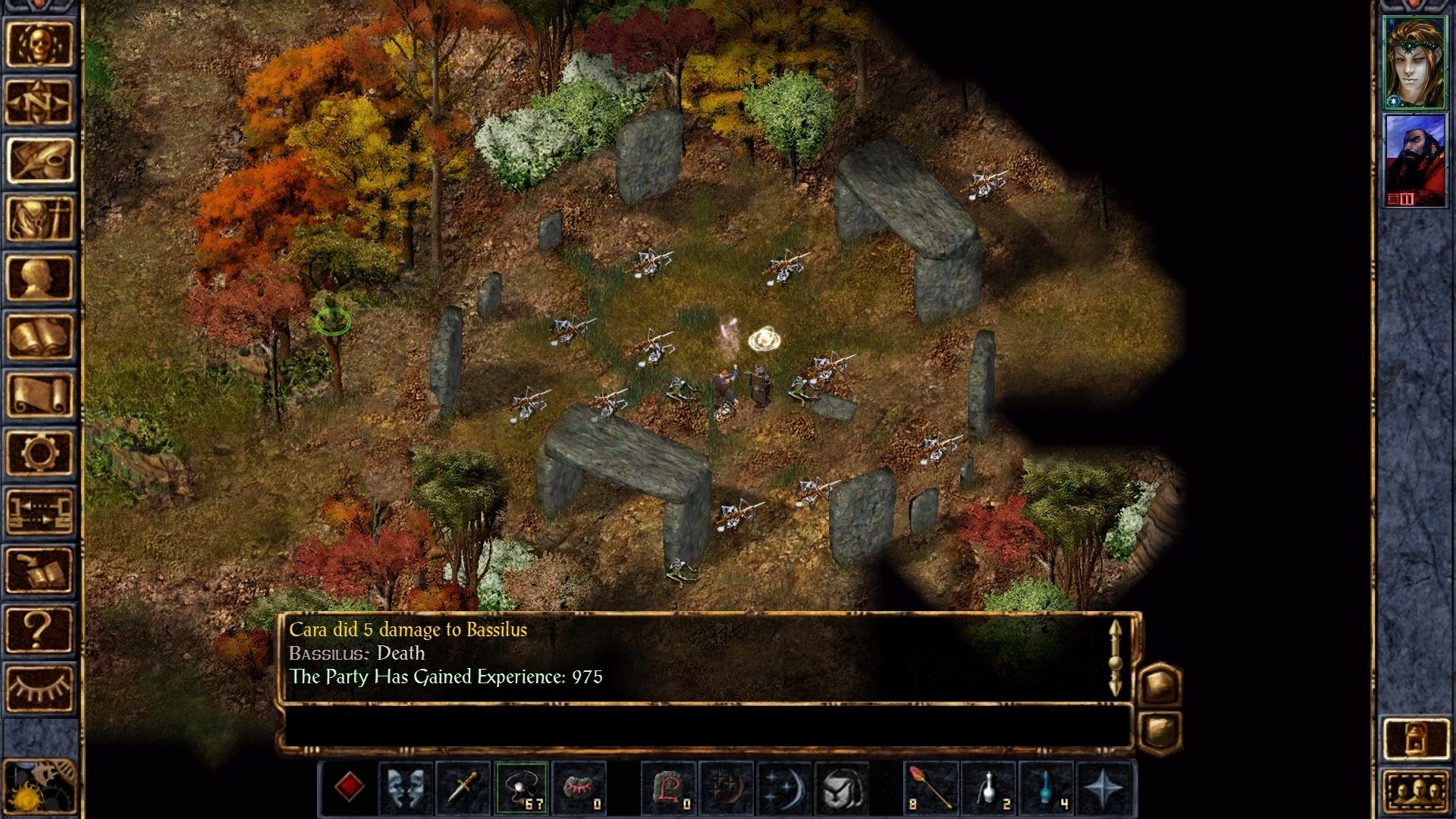Select the elf character portrait
The height and width of the screenshot is (819, 1456).
pos(1415,63)
